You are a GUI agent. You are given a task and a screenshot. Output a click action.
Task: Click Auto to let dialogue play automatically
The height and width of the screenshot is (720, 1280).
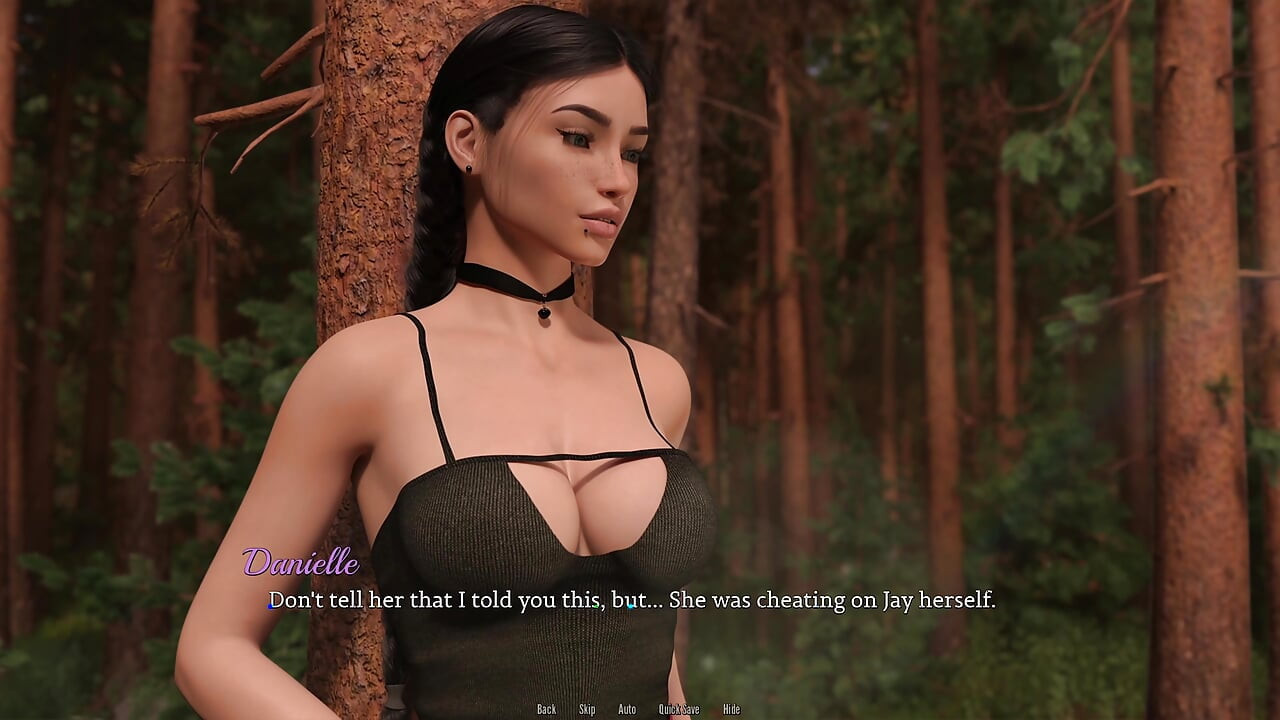(x=627, y=708)
